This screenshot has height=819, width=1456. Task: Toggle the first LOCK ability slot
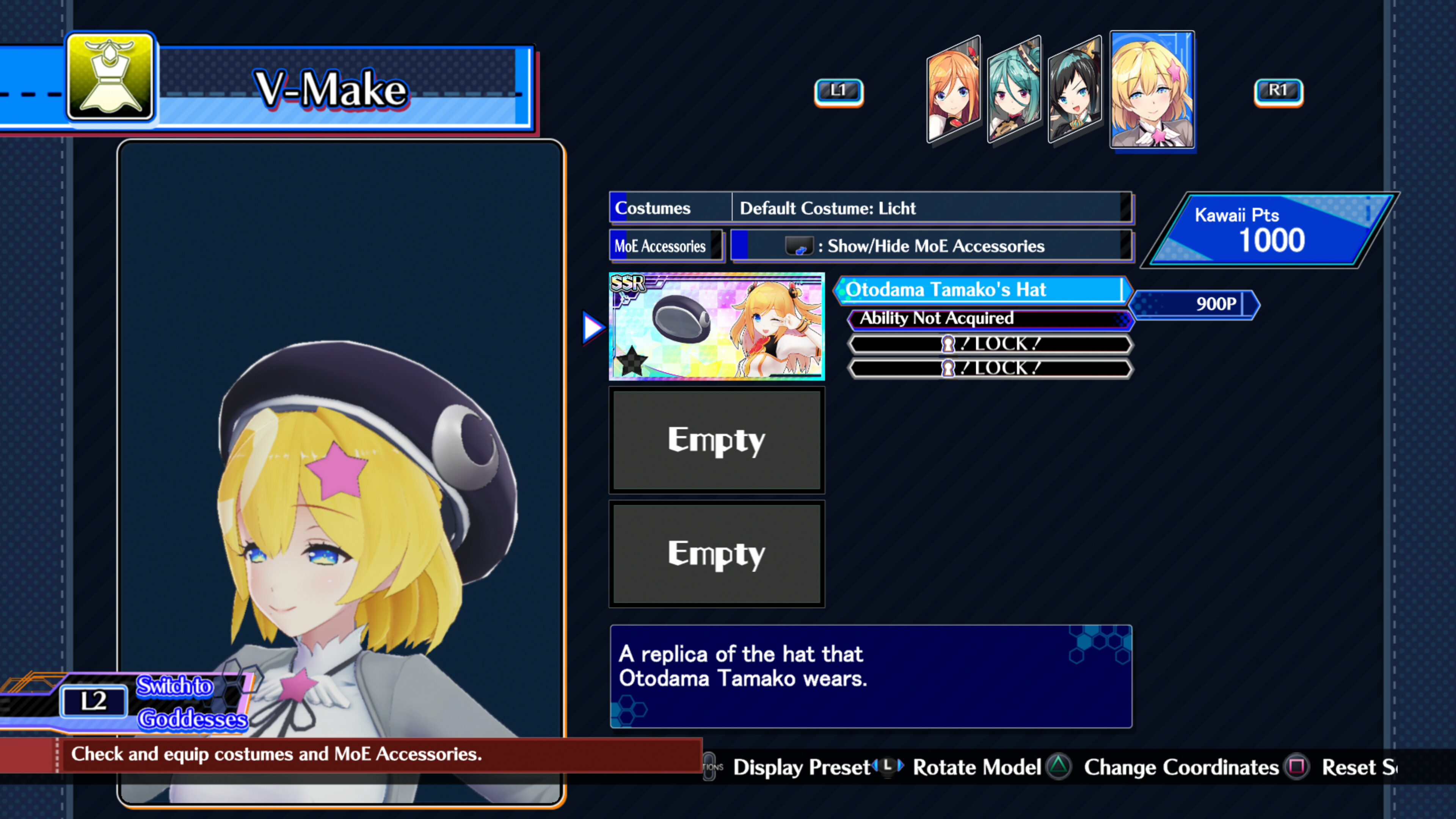tap(990, 344)
